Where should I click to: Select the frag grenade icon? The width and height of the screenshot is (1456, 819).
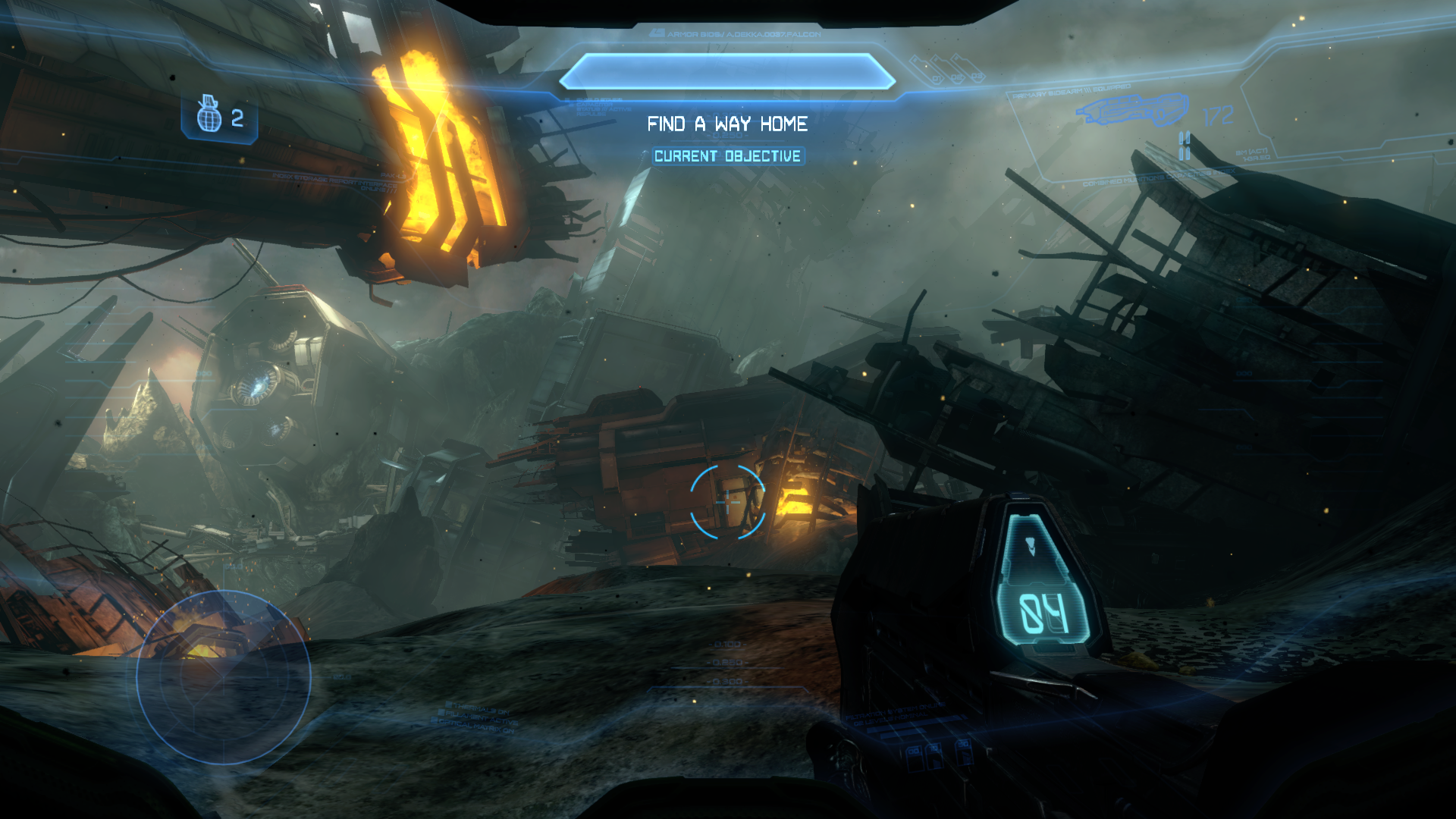(x=209, y=115)
